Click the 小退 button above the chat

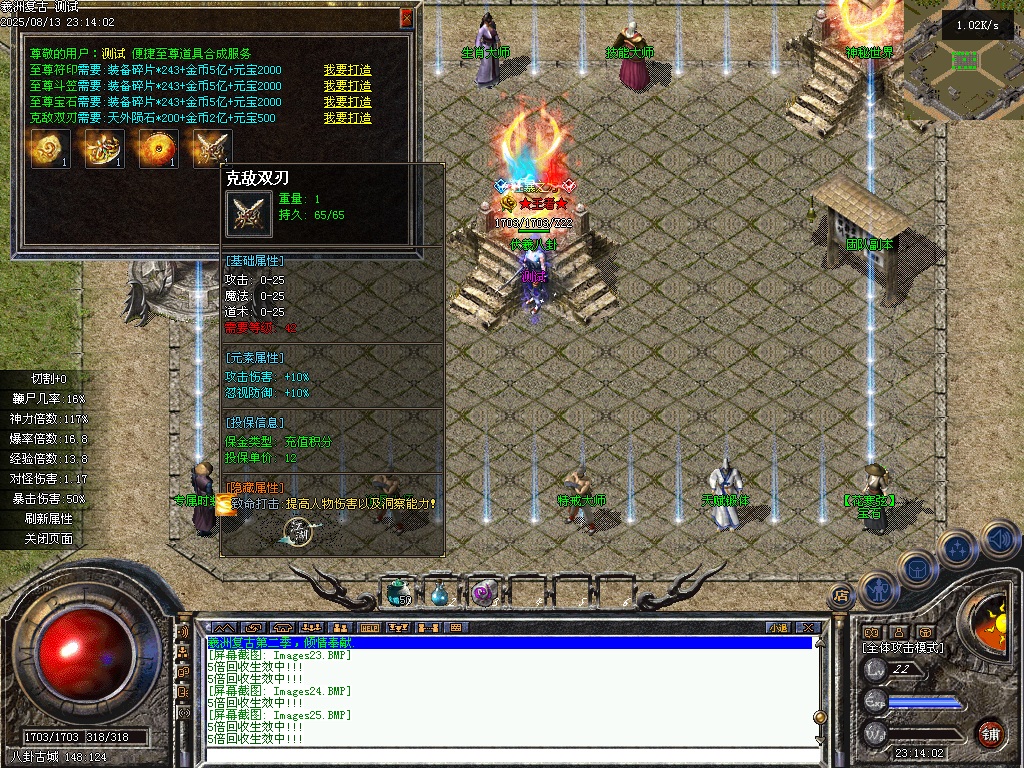[778, 628]
